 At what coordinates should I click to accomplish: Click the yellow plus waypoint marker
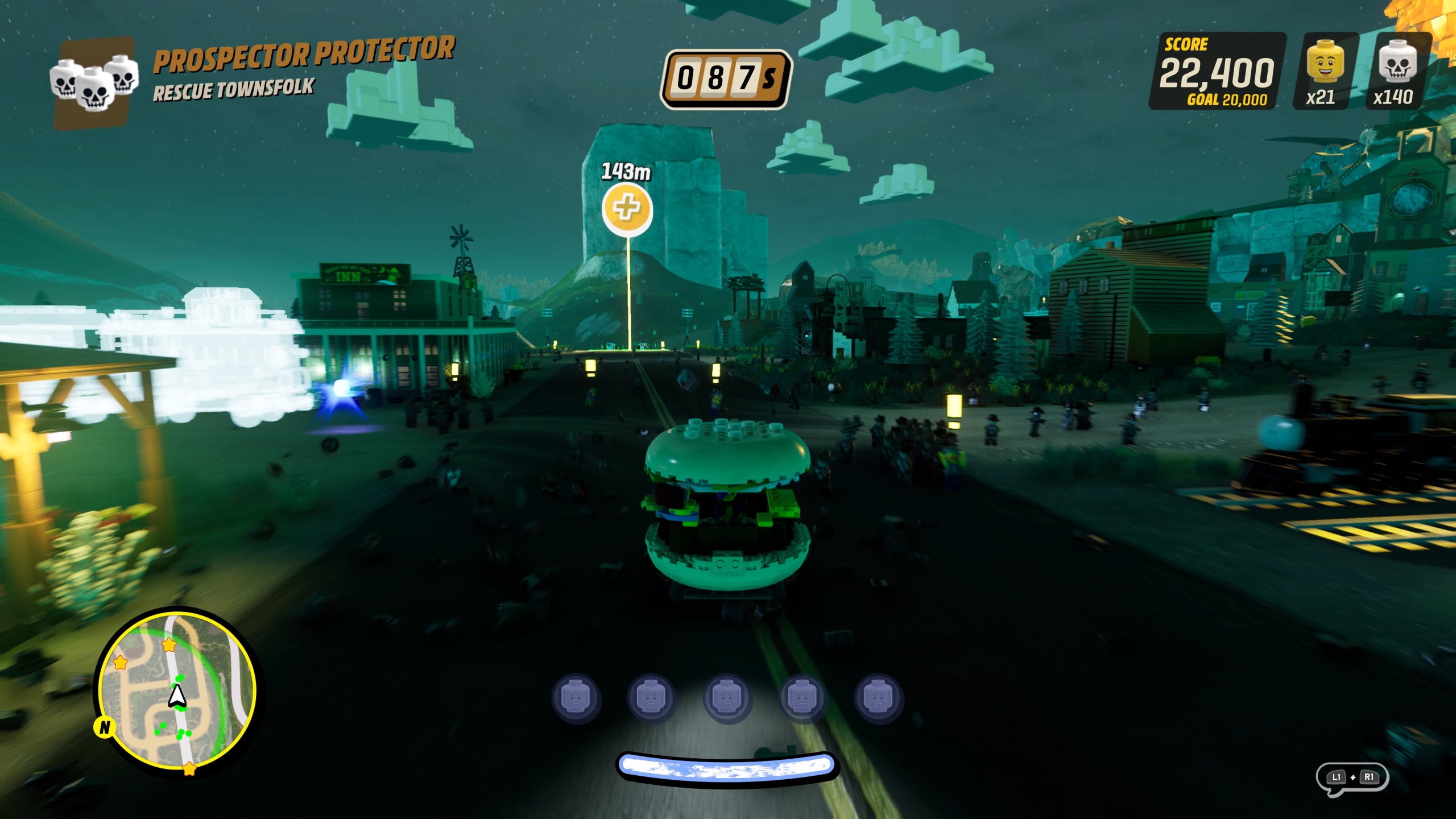click(627, 208)
